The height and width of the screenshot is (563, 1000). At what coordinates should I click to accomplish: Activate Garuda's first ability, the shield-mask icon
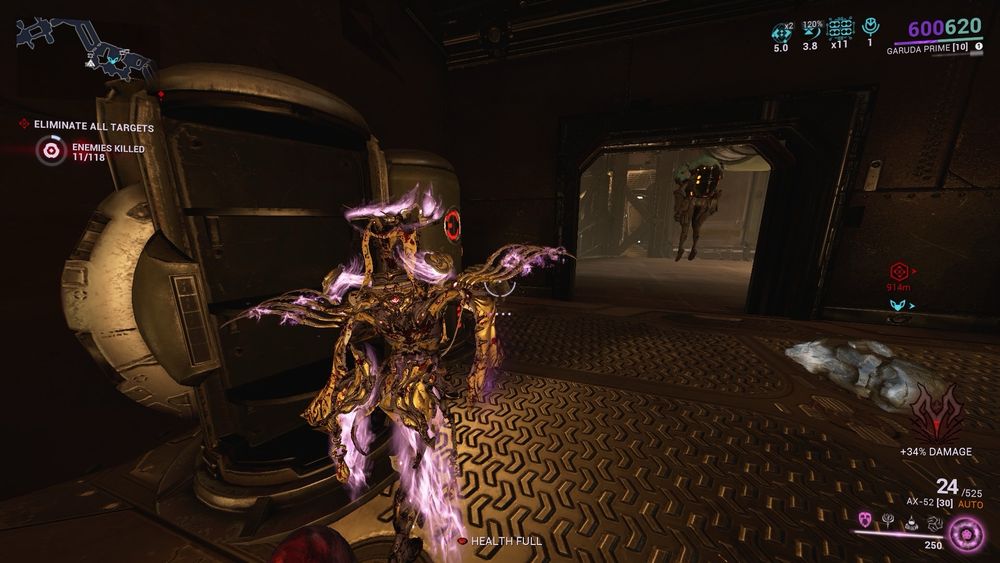point(866,520)
